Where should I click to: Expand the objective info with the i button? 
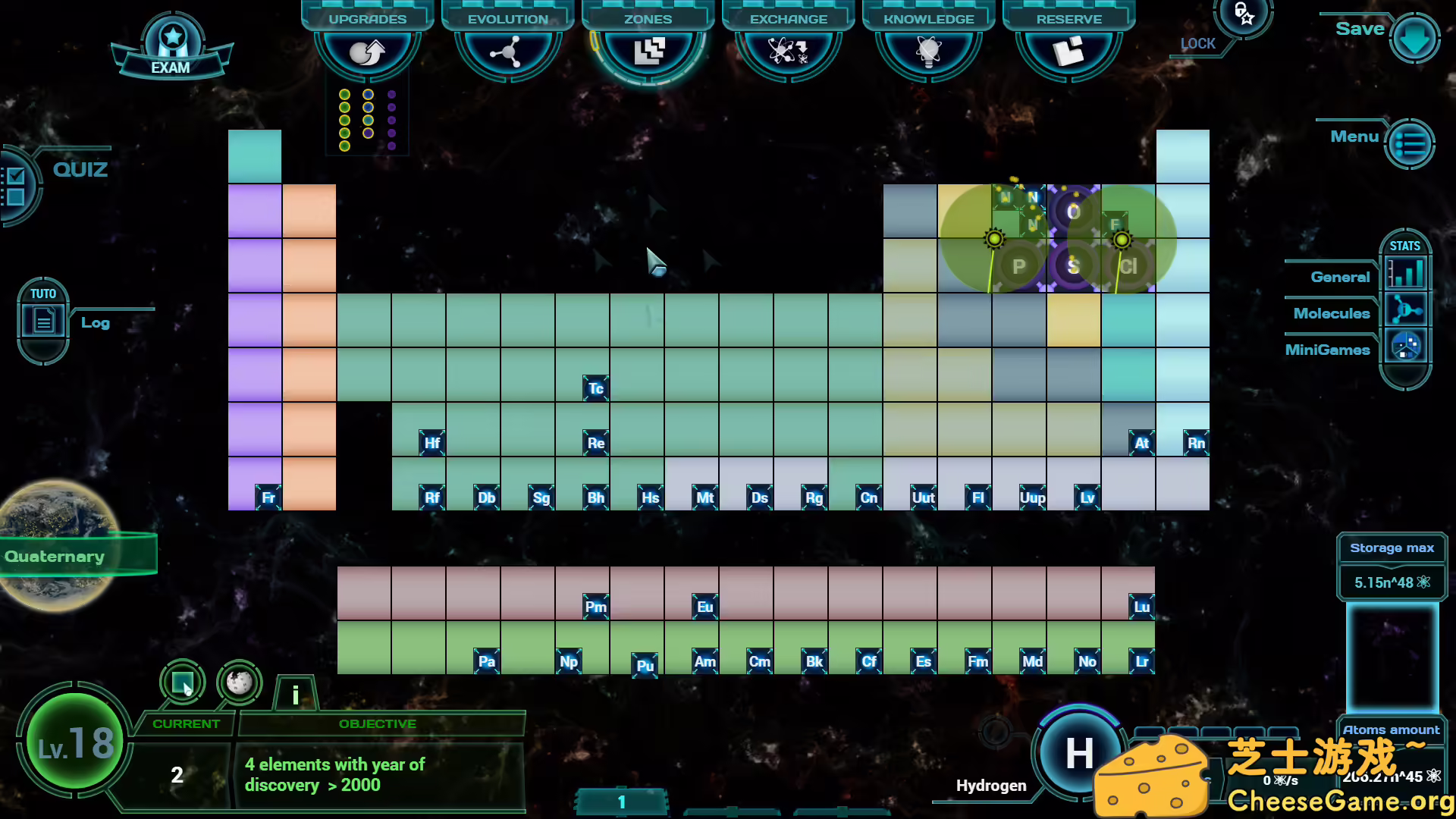(x=295, y=692)
